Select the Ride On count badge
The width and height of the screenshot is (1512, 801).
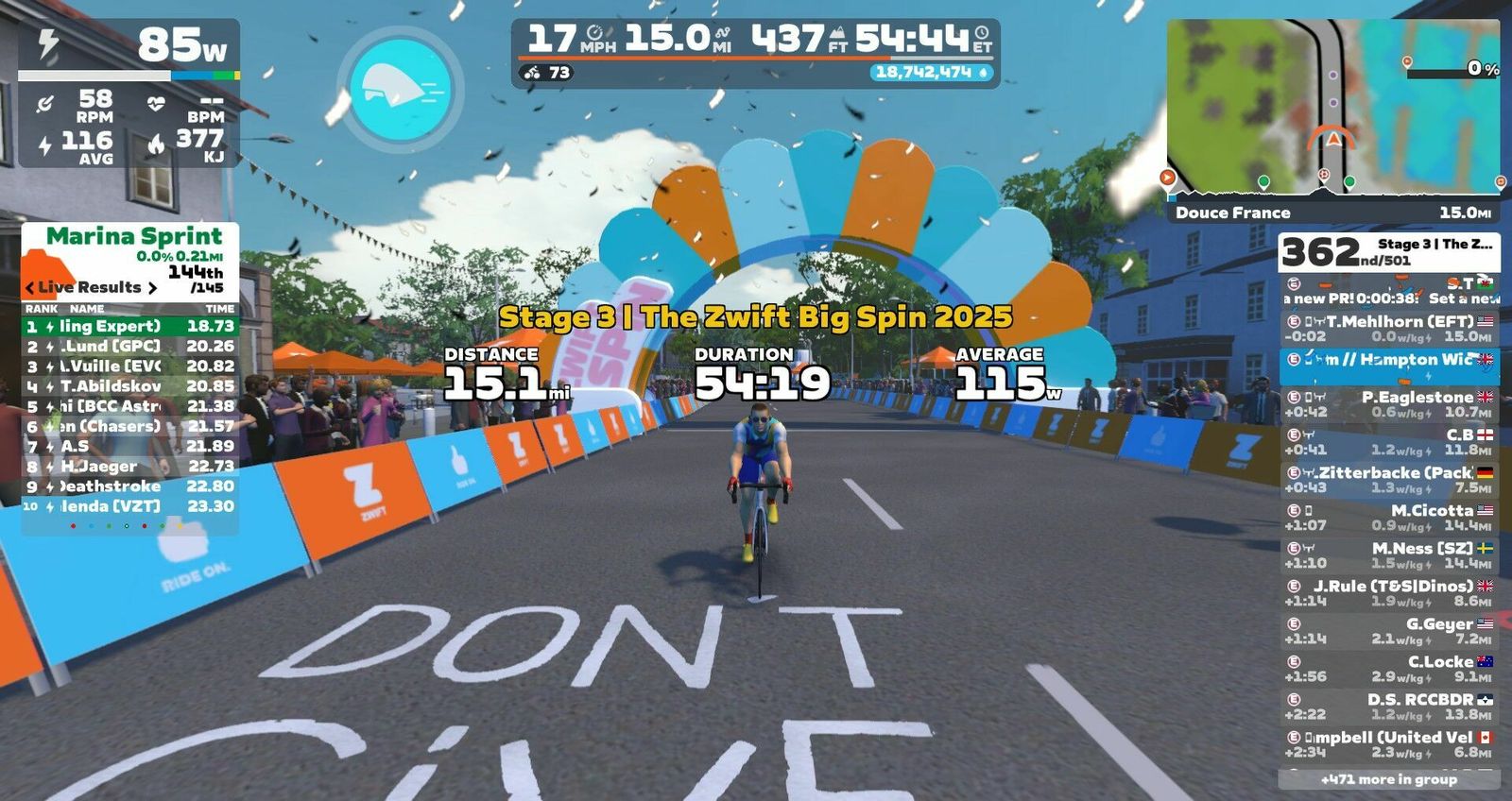click(548, 73)
